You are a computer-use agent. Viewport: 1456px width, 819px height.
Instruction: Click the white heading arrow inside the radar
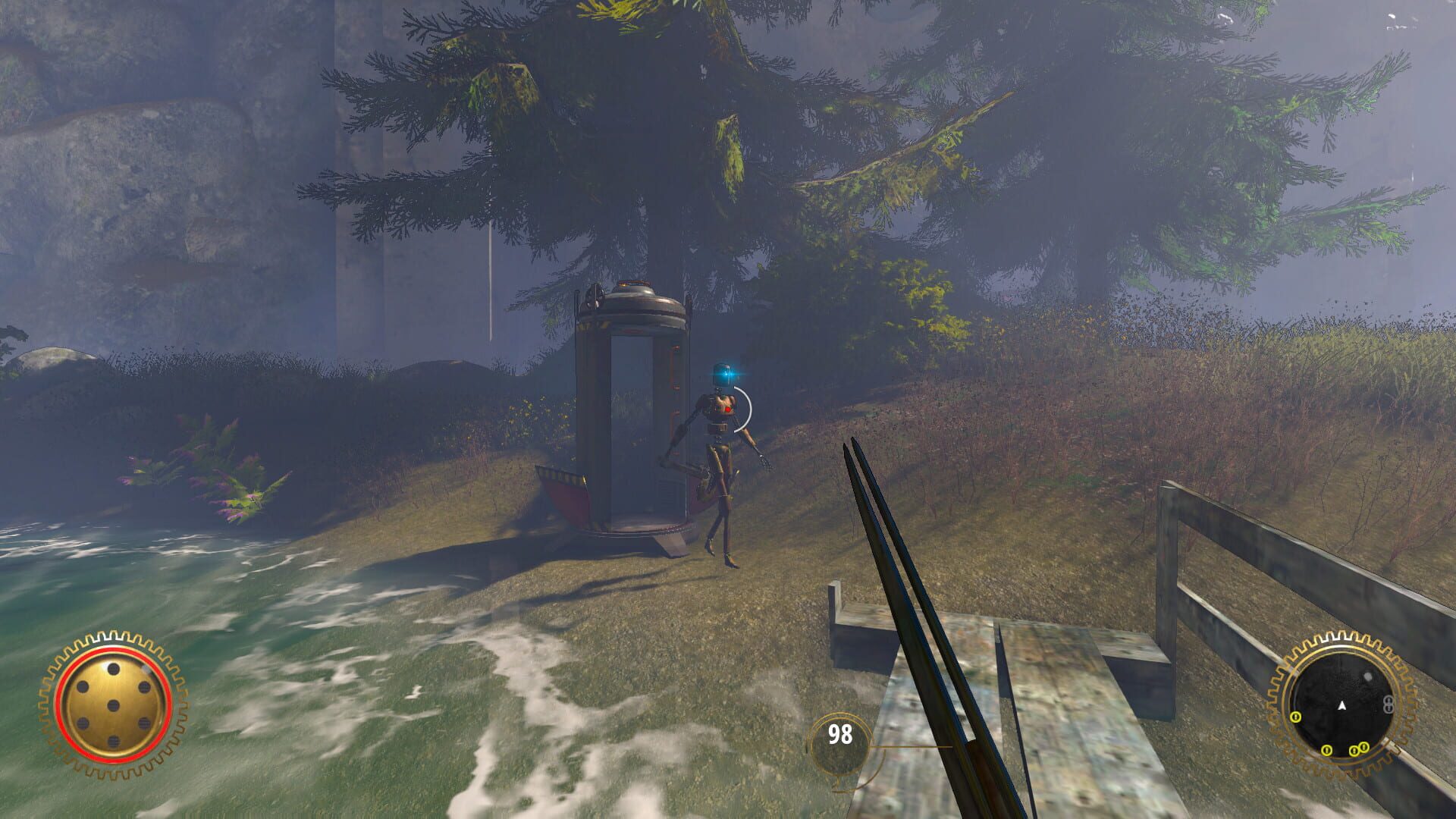coord(1341,706)
